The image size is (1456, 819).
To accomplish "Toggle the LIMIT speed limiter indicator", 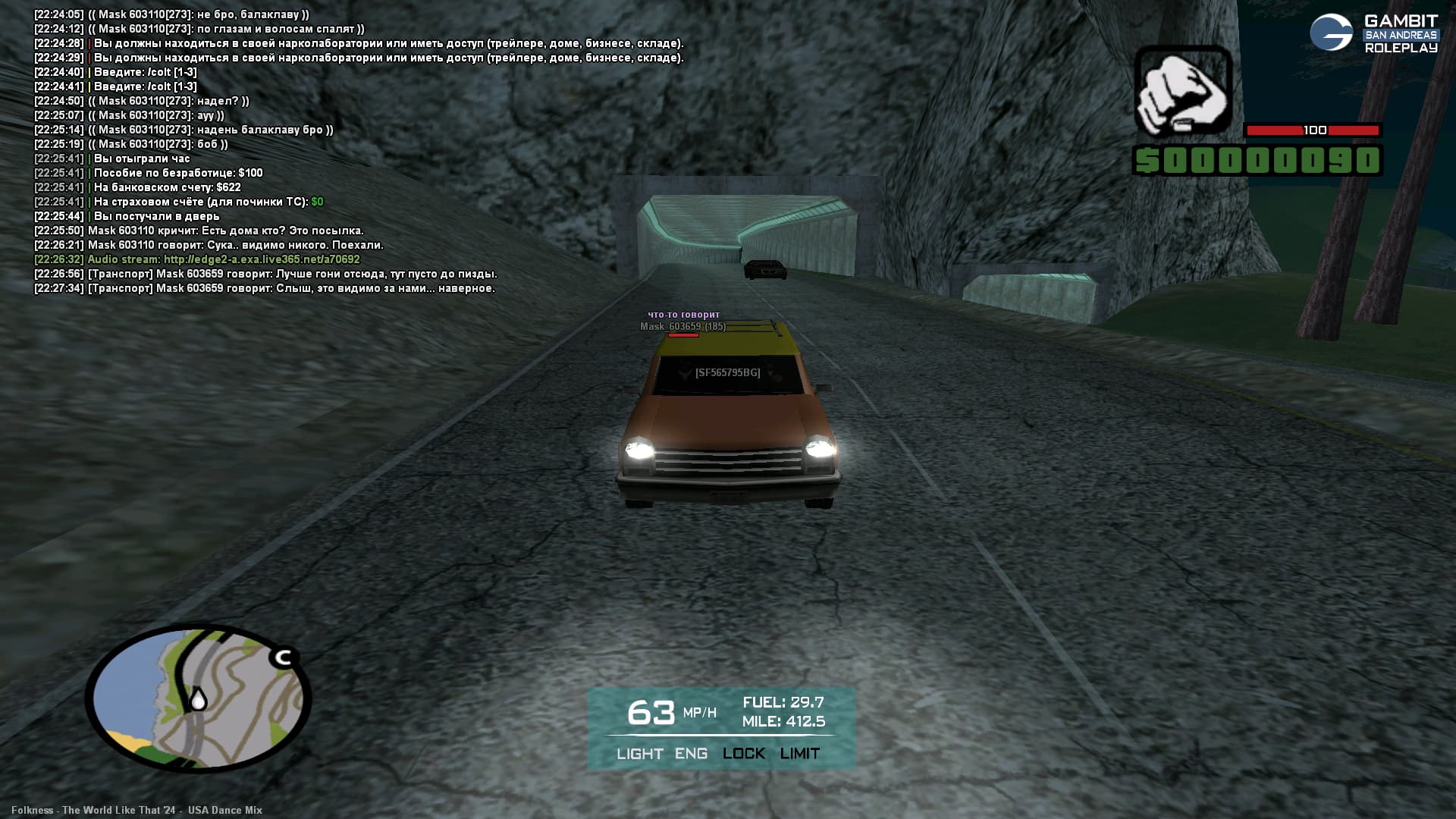I will 799,754.
